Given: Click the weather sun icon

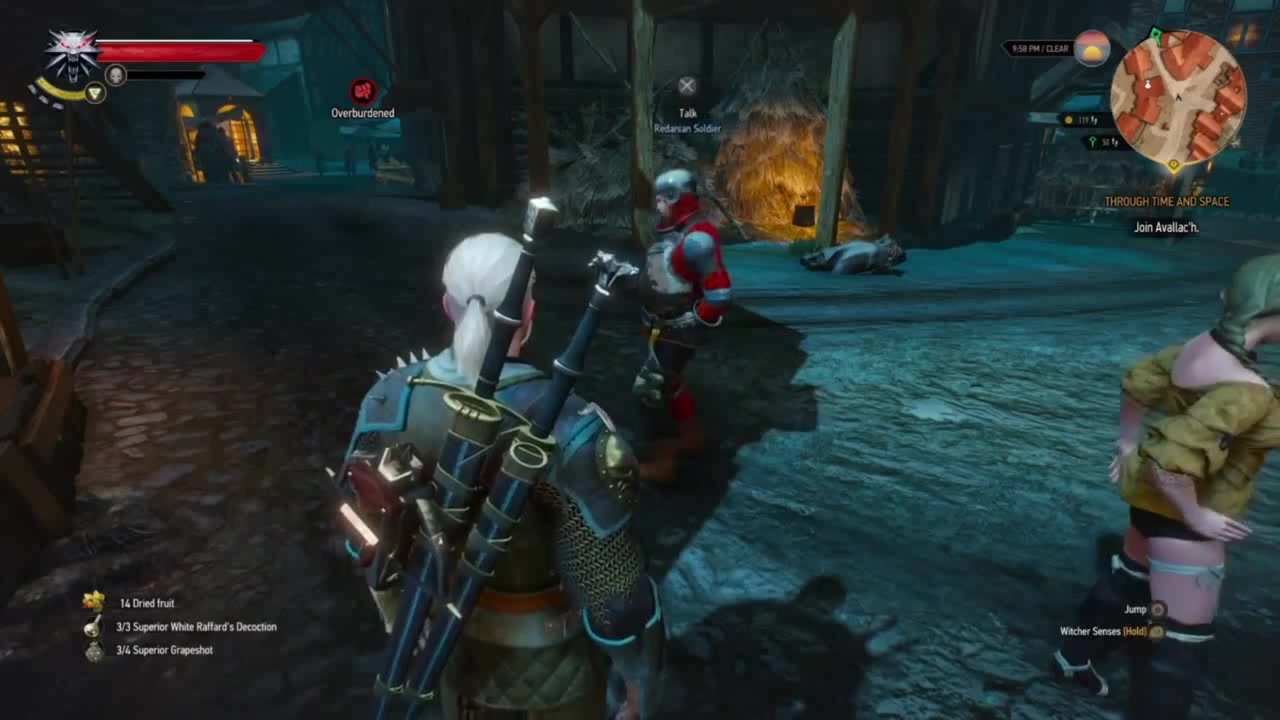Looking at the screenshot, I should point(1092,48).
